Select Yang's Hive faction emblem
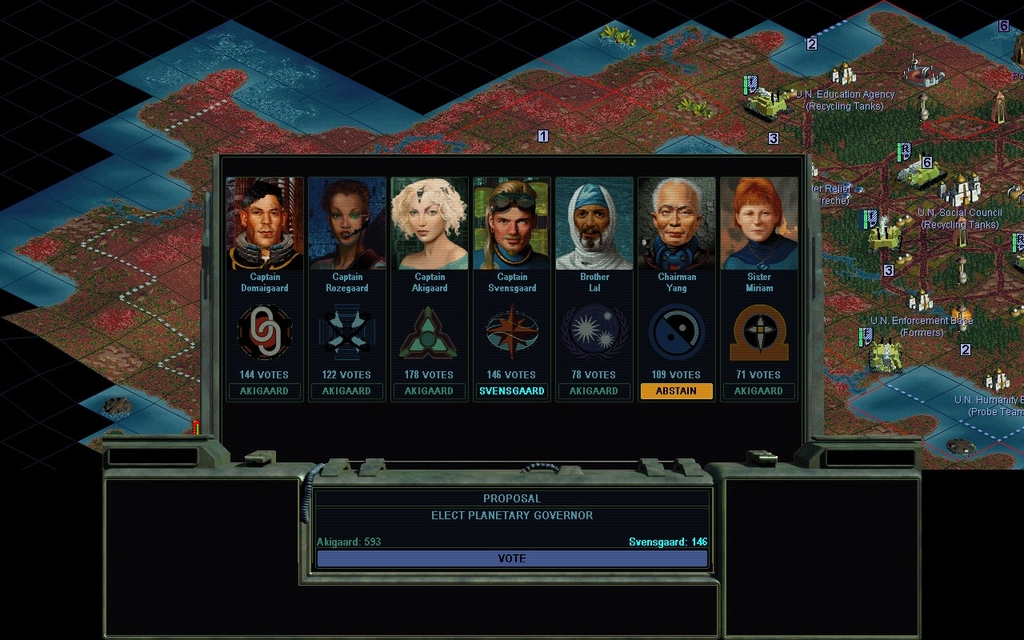 tap(676, 332)
